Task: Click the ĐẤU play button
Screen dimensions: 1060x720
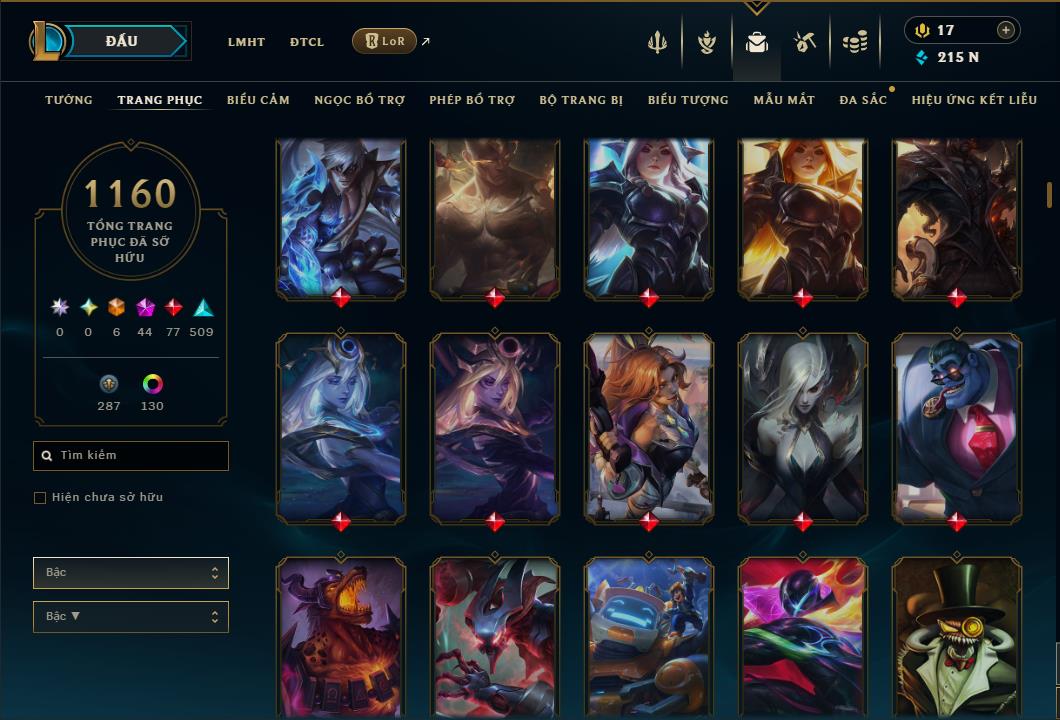Action: coord(122,41)
